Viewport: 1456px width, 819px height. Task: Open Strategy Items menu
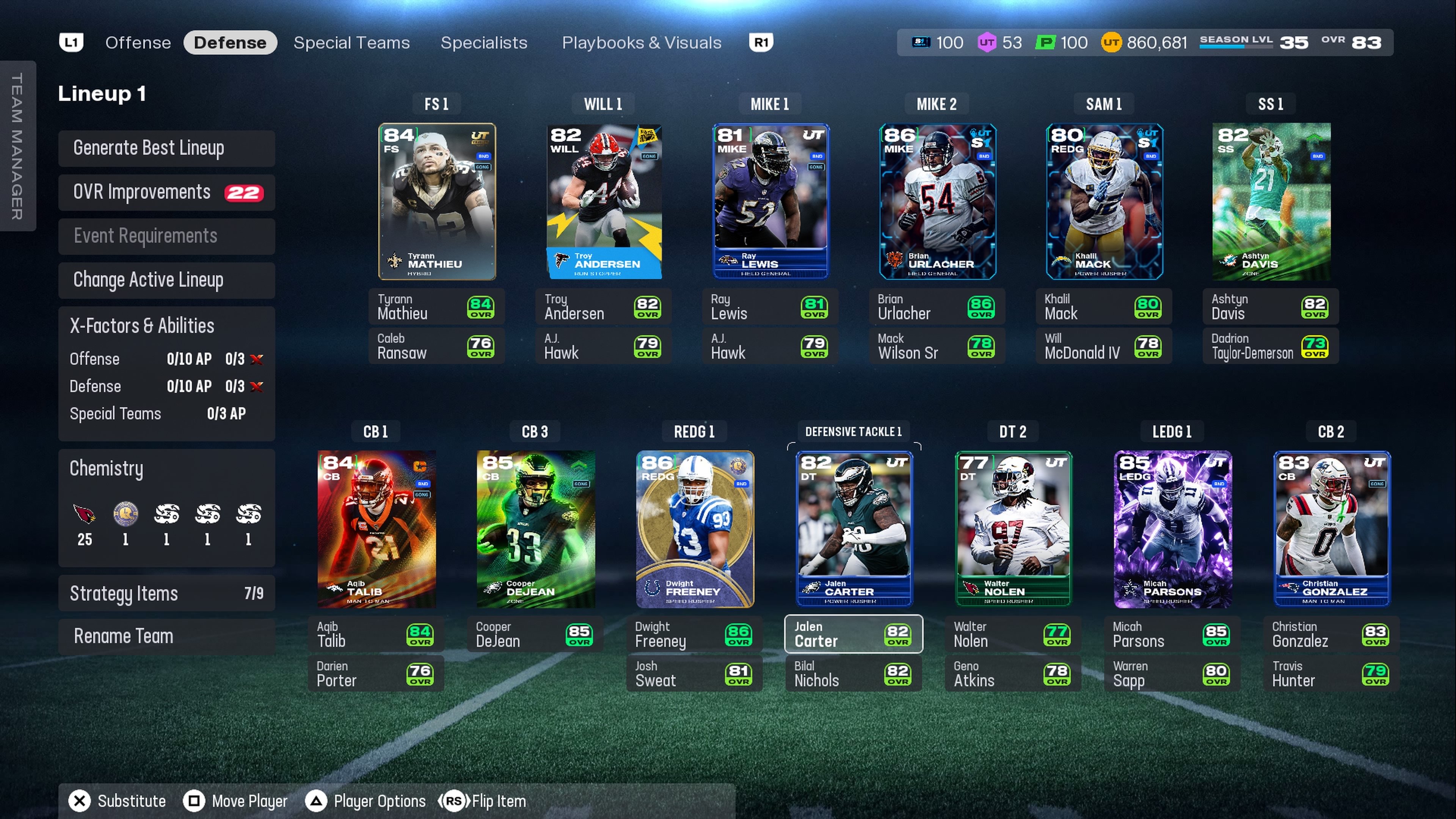pyautogui.click(x=166, y=593)
